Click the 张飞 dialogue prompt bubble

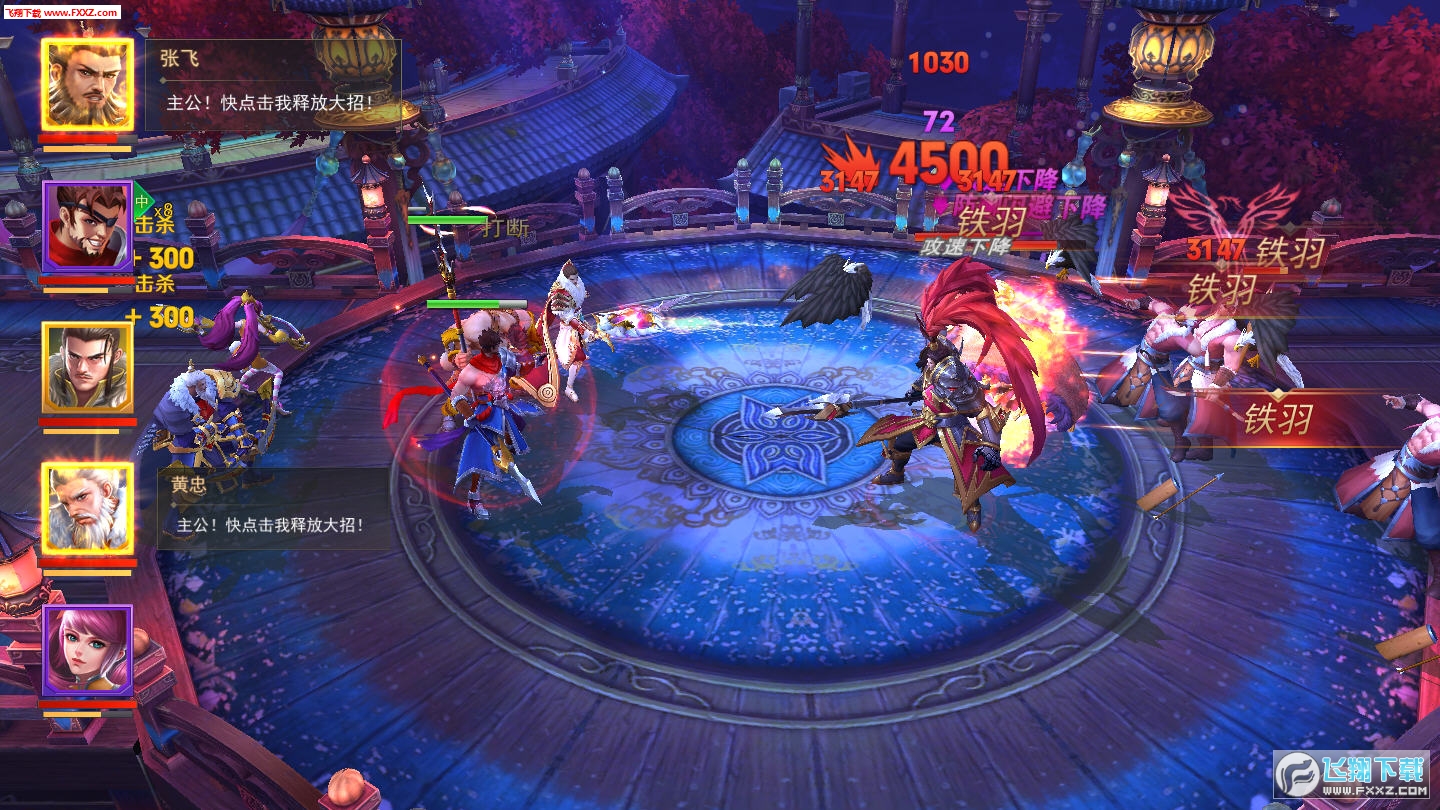273,85
